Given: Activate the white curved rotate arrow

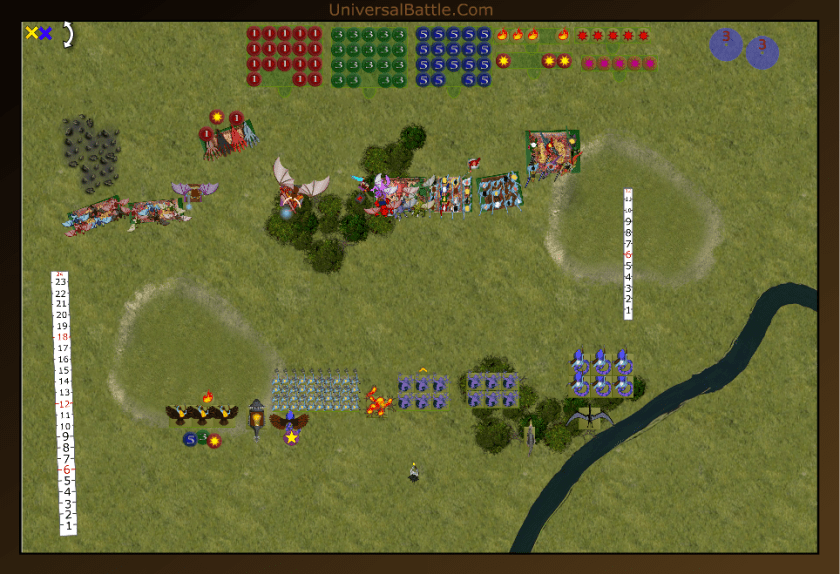Looking at the screenshot, I should coord(68,35).
